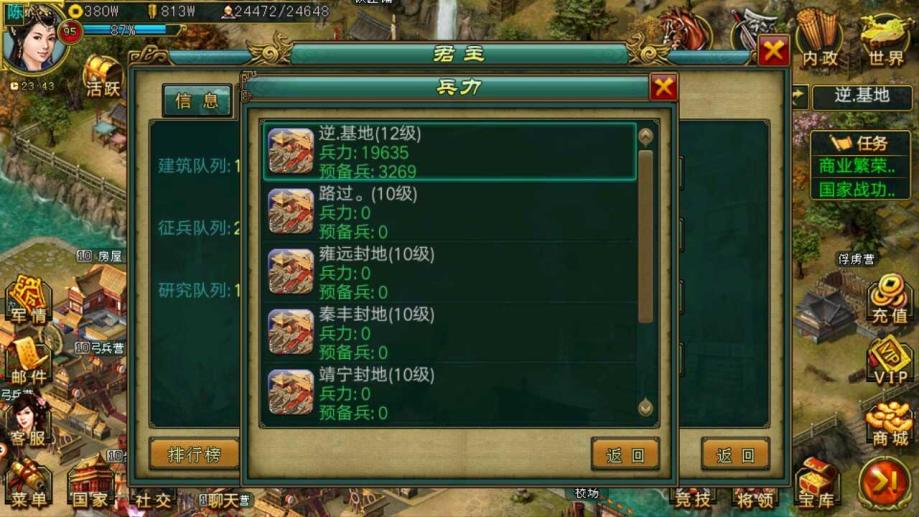Viewport: 919px width, 517px height.
Task: Open the 世界 world map
Action: [885, 45]
